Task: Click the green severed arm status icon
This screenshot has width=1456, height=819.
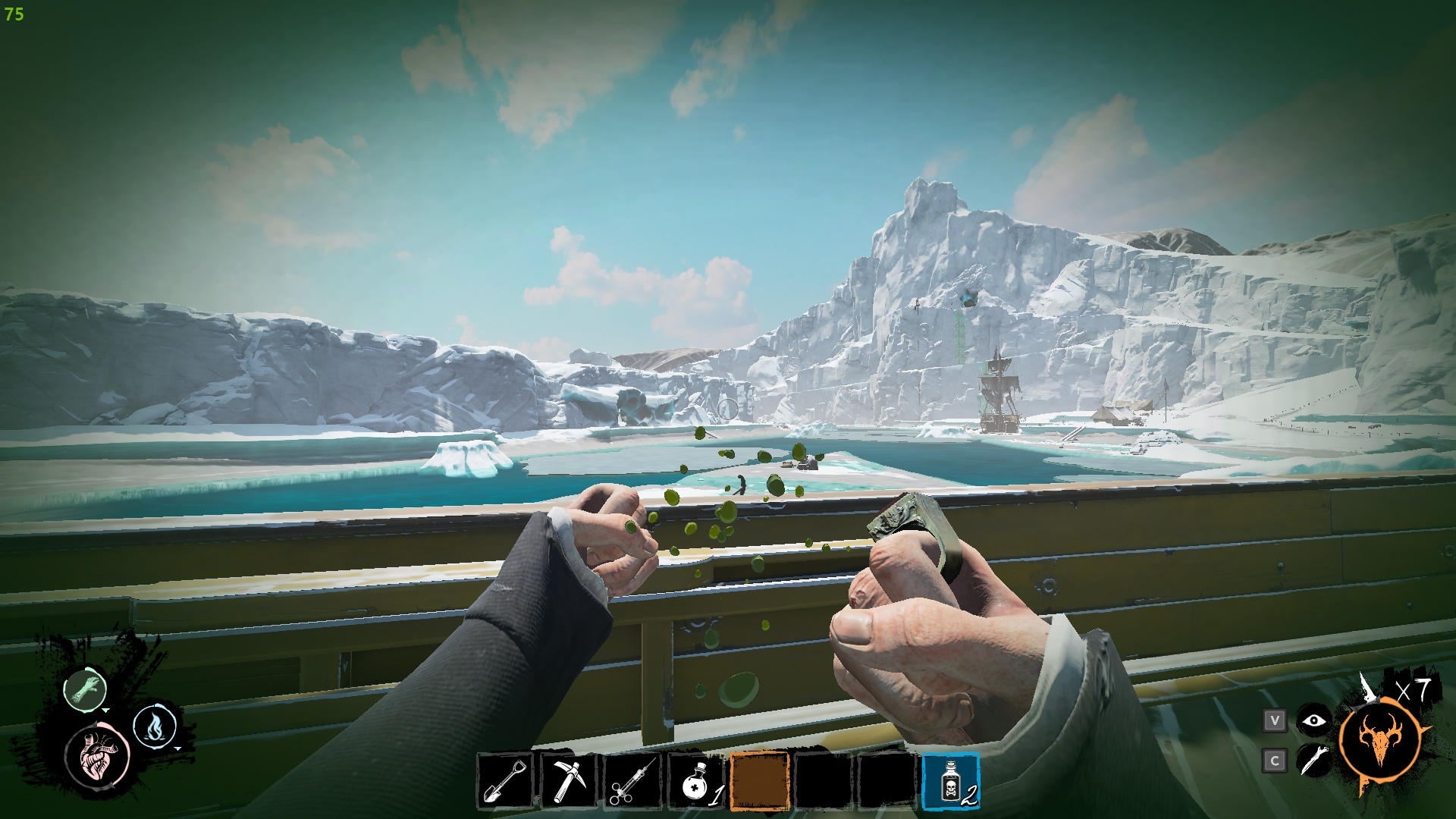Action: [x=84, y=689]
